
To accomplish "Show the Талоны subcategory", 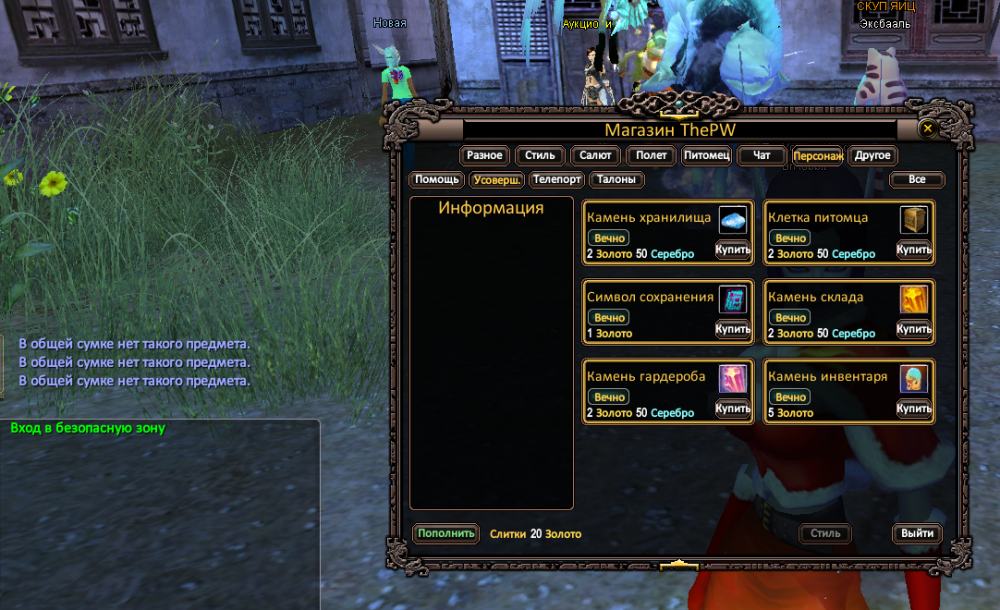I will coord(617,180).
